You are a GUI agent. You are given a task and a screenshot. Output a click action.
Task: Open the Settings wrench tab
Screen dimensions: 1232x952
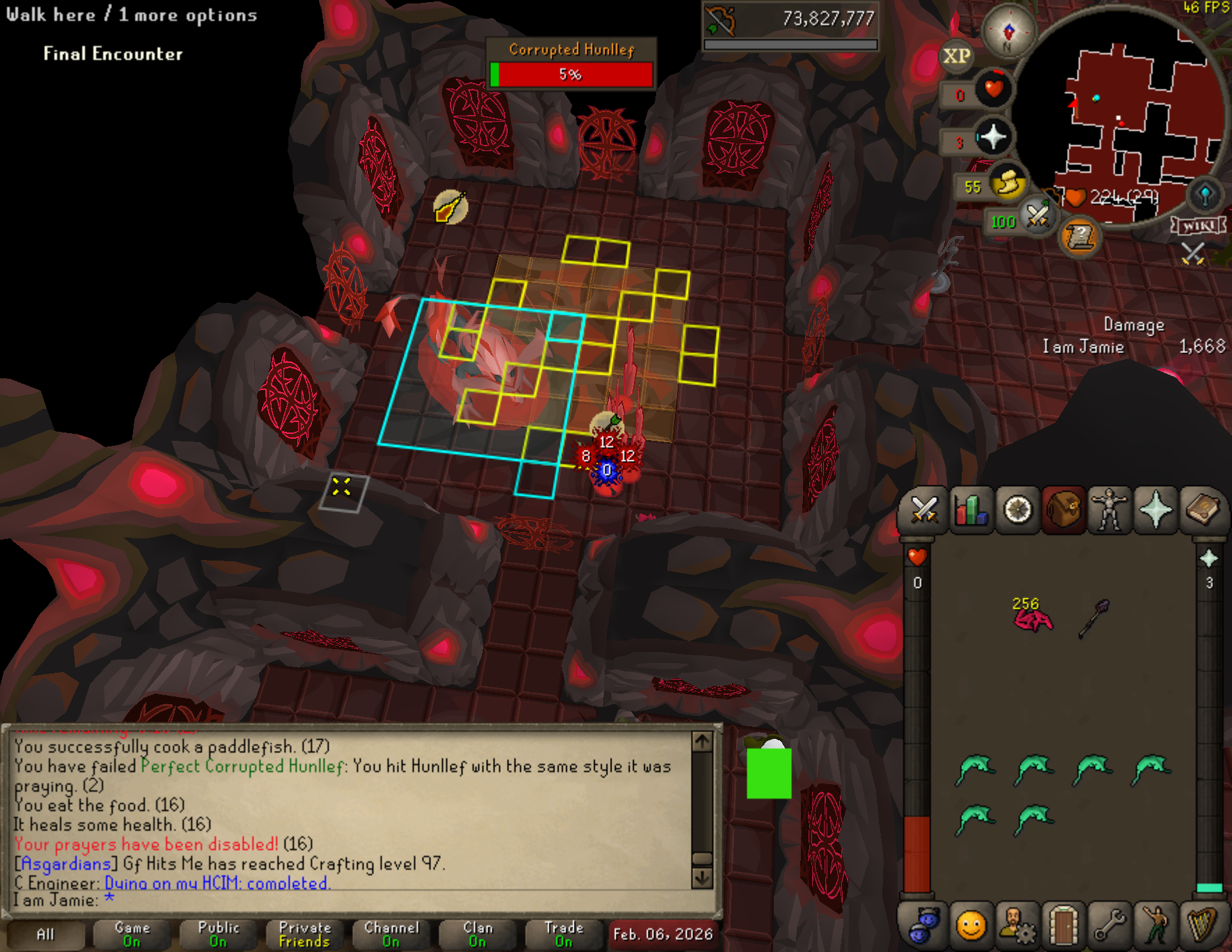tap(1109, 926)
